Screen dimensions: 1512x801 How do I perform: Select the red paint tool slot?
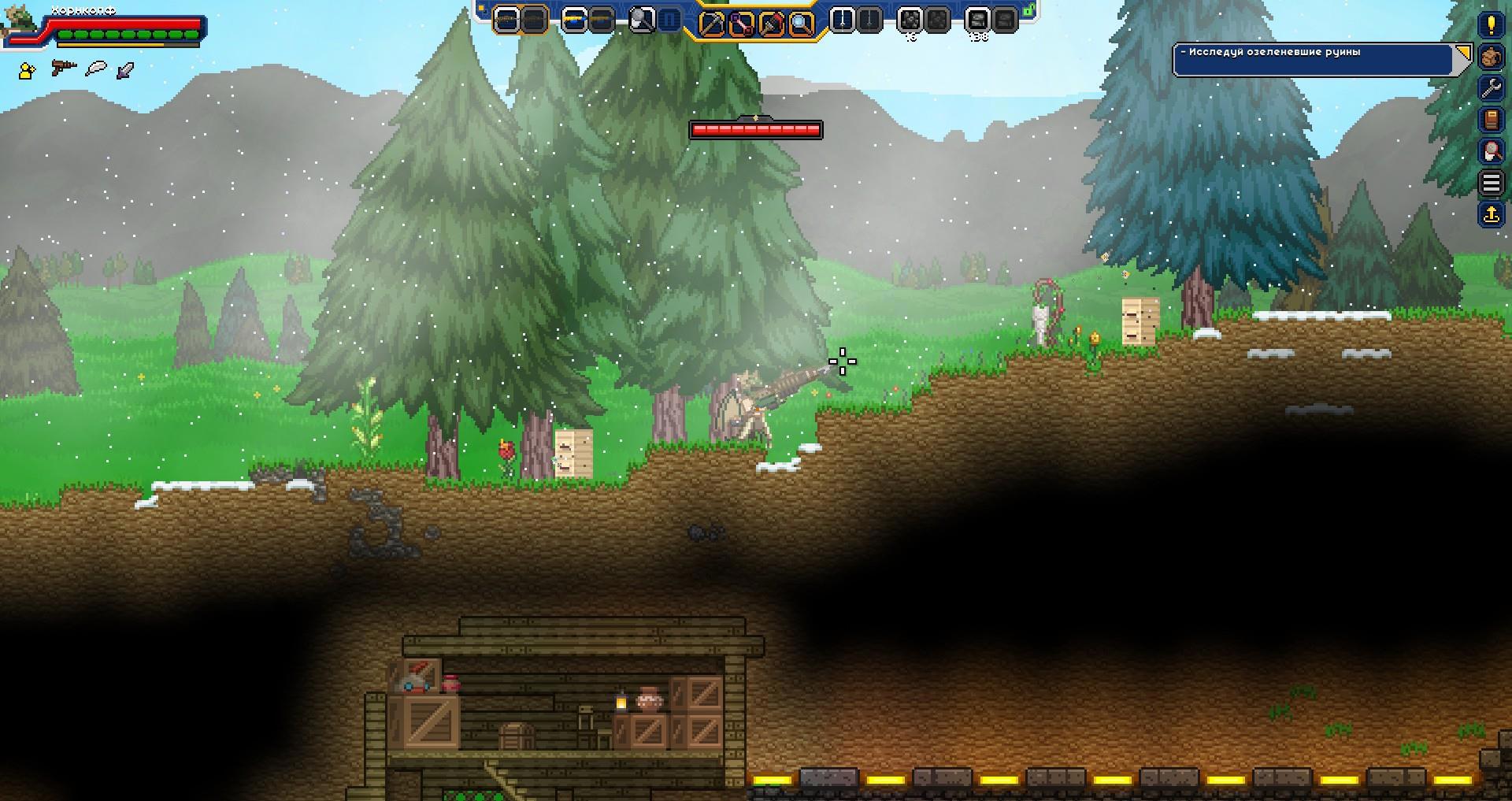coord(771,23)
